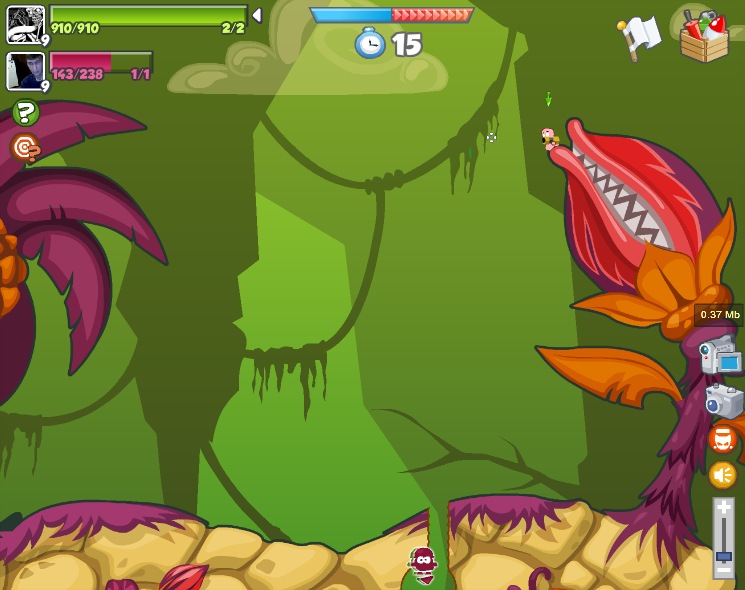Zoom out with the minus button

click(723, 569)
